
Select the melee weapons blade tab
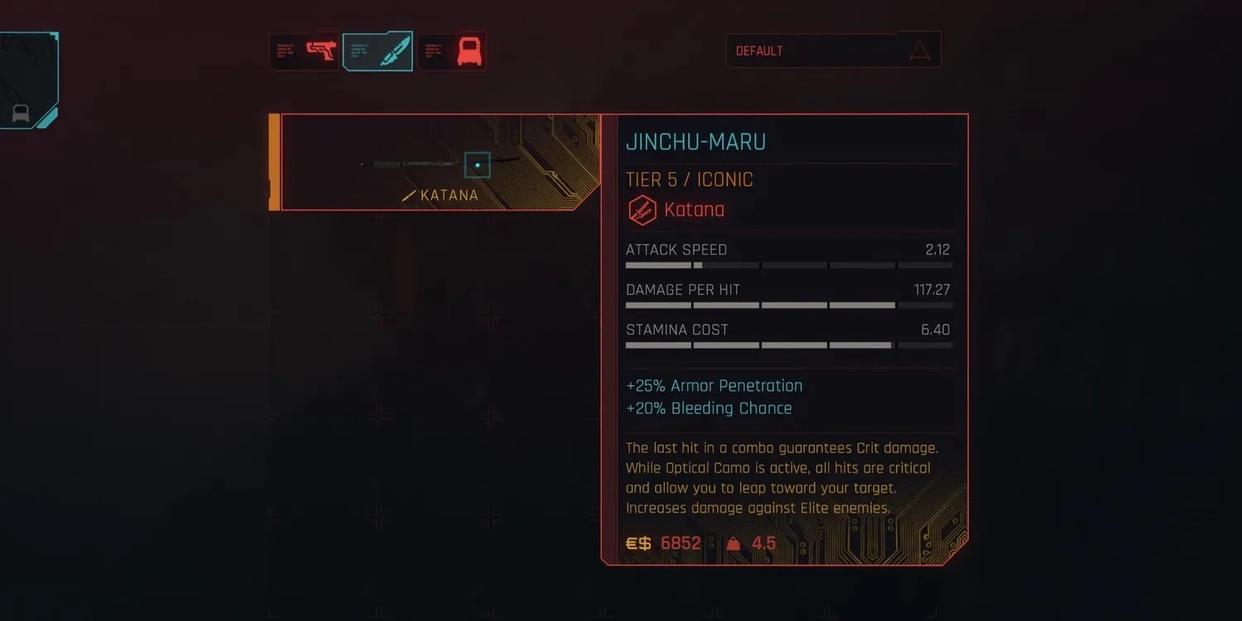[378, 51]
